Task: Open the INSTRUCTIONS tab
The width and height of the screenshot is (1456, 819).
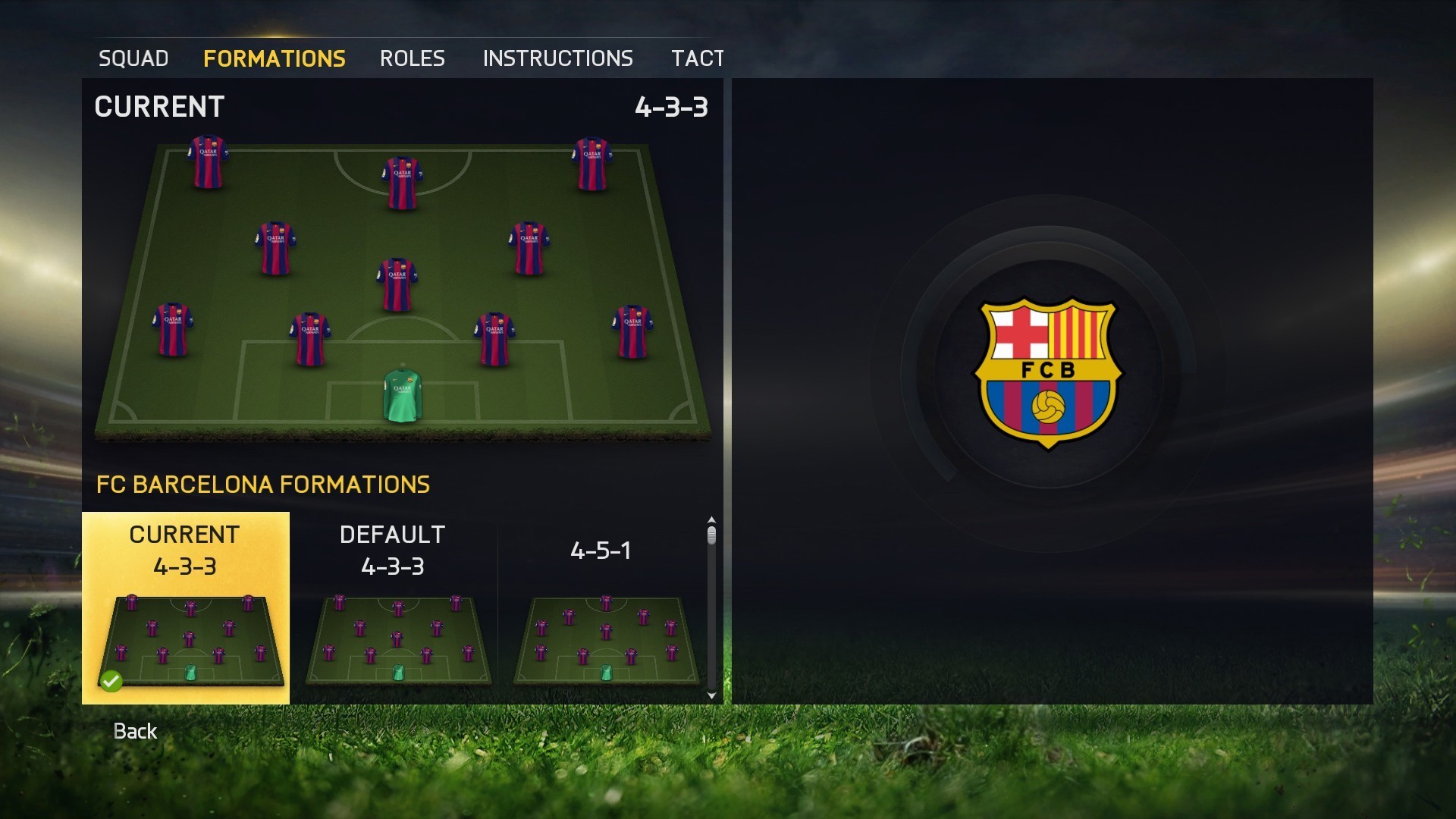Action: click(x=559, y=58)
